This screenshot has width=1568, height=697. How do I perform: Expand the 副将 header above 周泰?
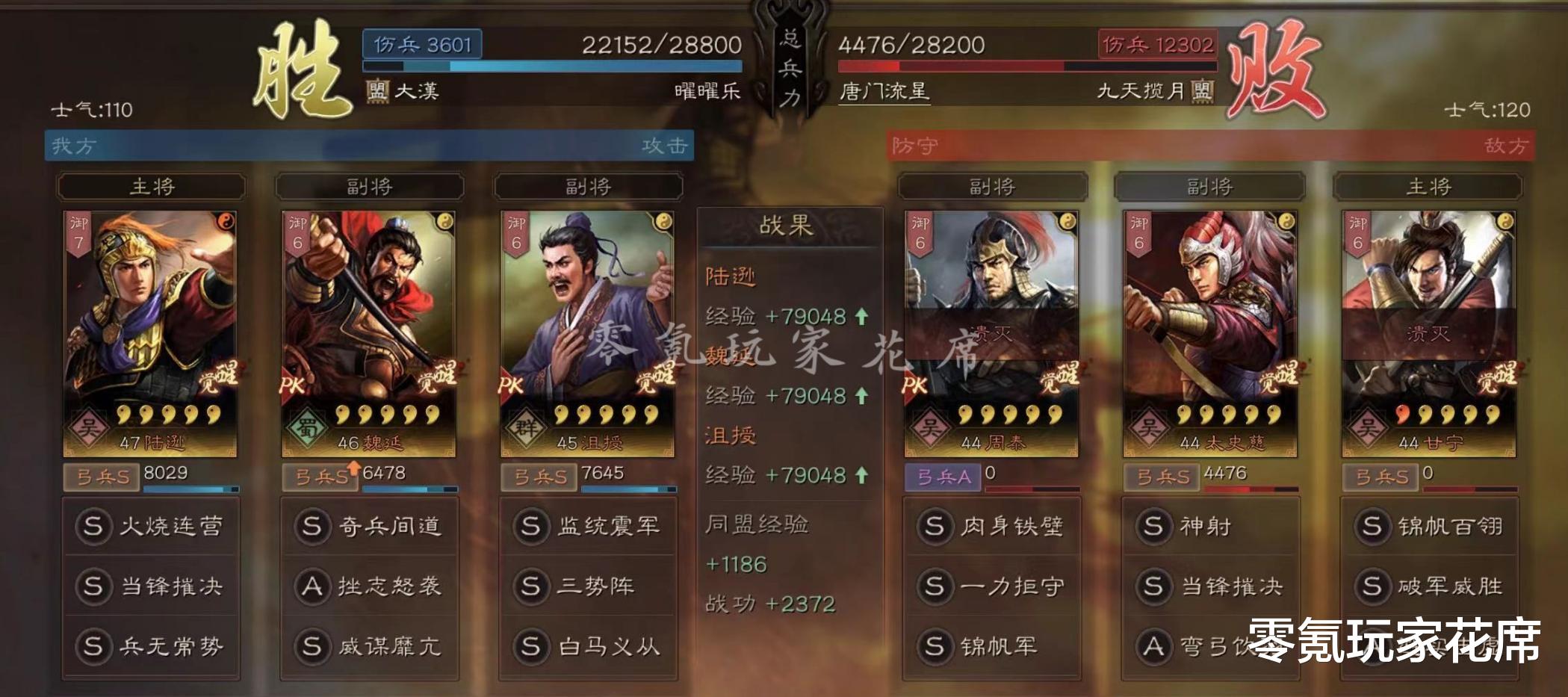click(x=994, y=188)
